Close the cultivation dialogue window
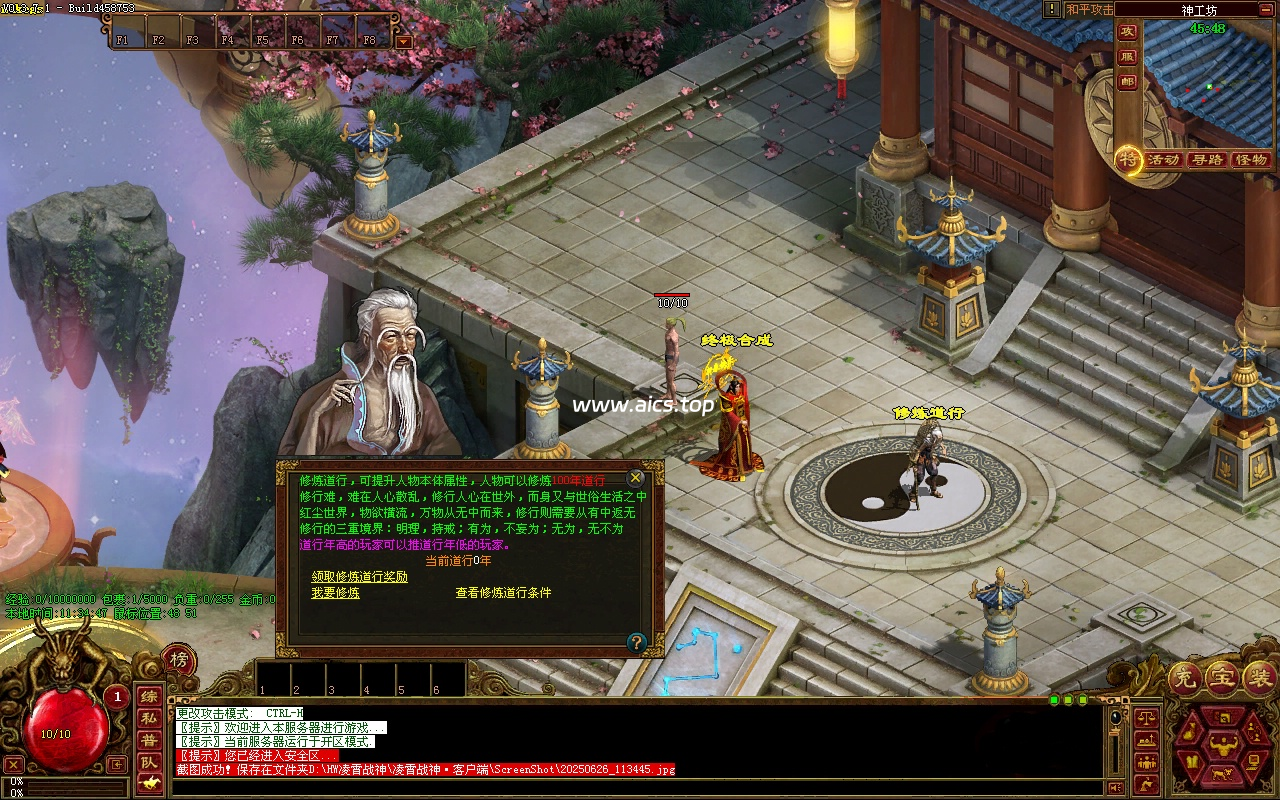The height and width of the screenshot is (800, 1280). (635, 478)
